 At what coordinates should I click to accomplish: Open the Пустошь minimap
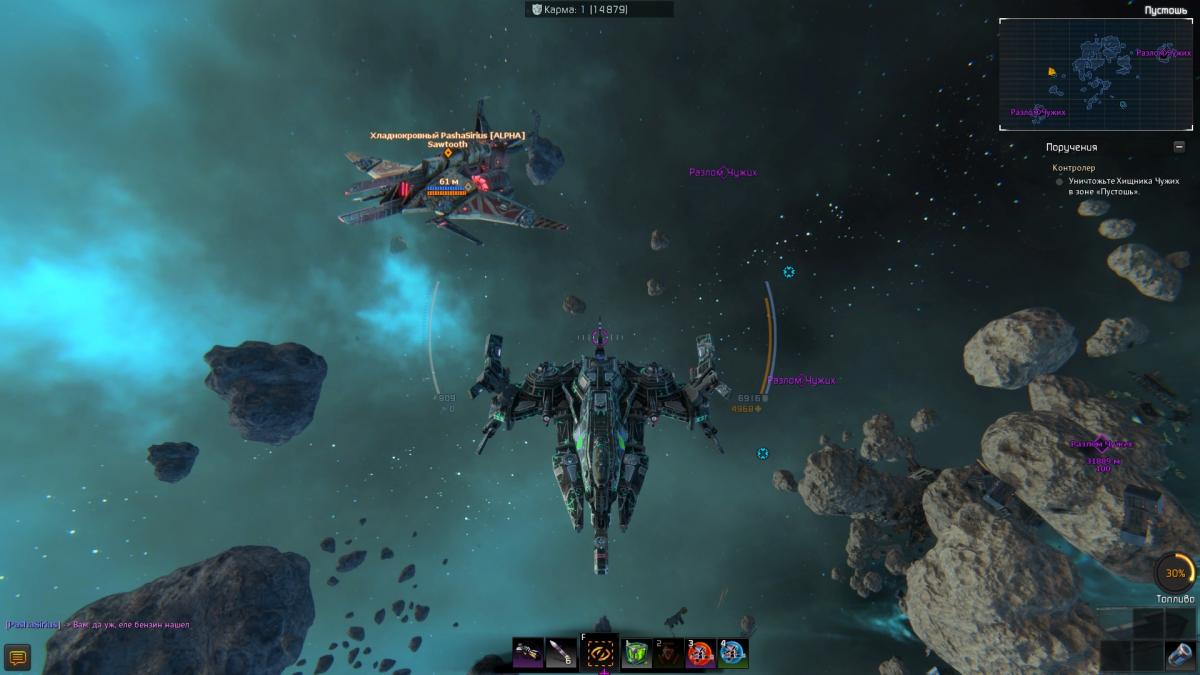coord(1098,75)
